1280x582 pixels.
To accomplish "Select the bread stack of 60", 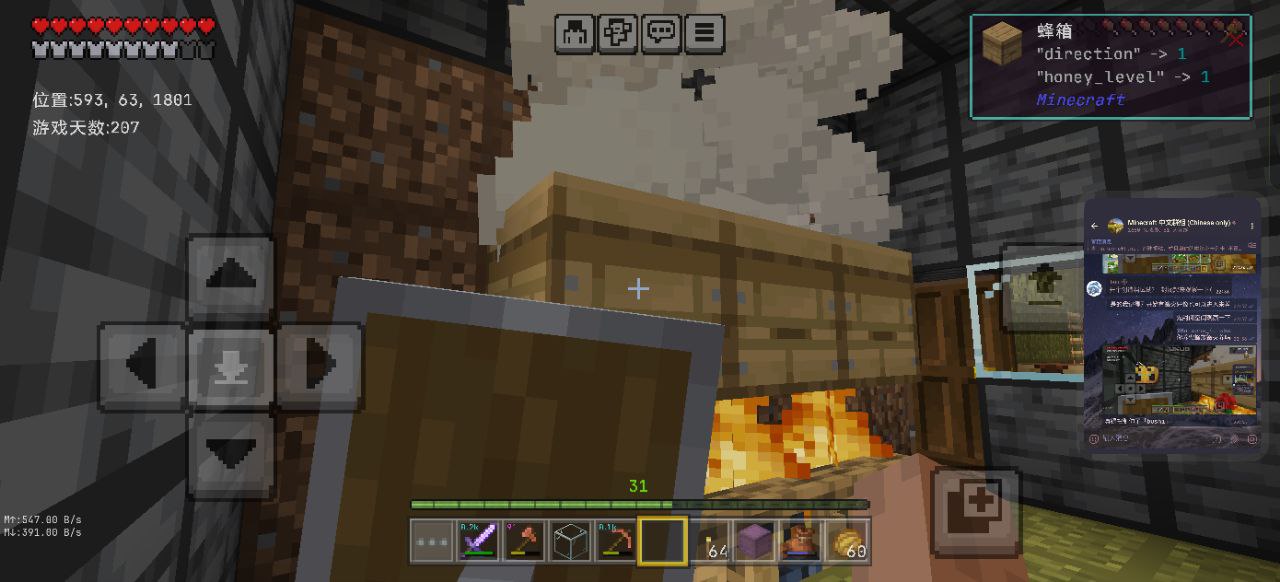I will (848, 541).
